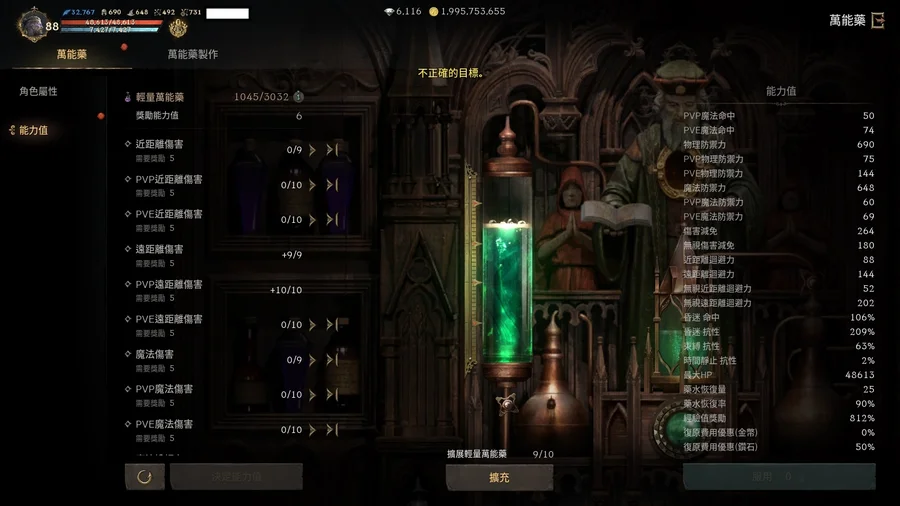900x506 pixels.
Task: Open the 萬能藥製作 crafting tab
Action: click(192, 54)
